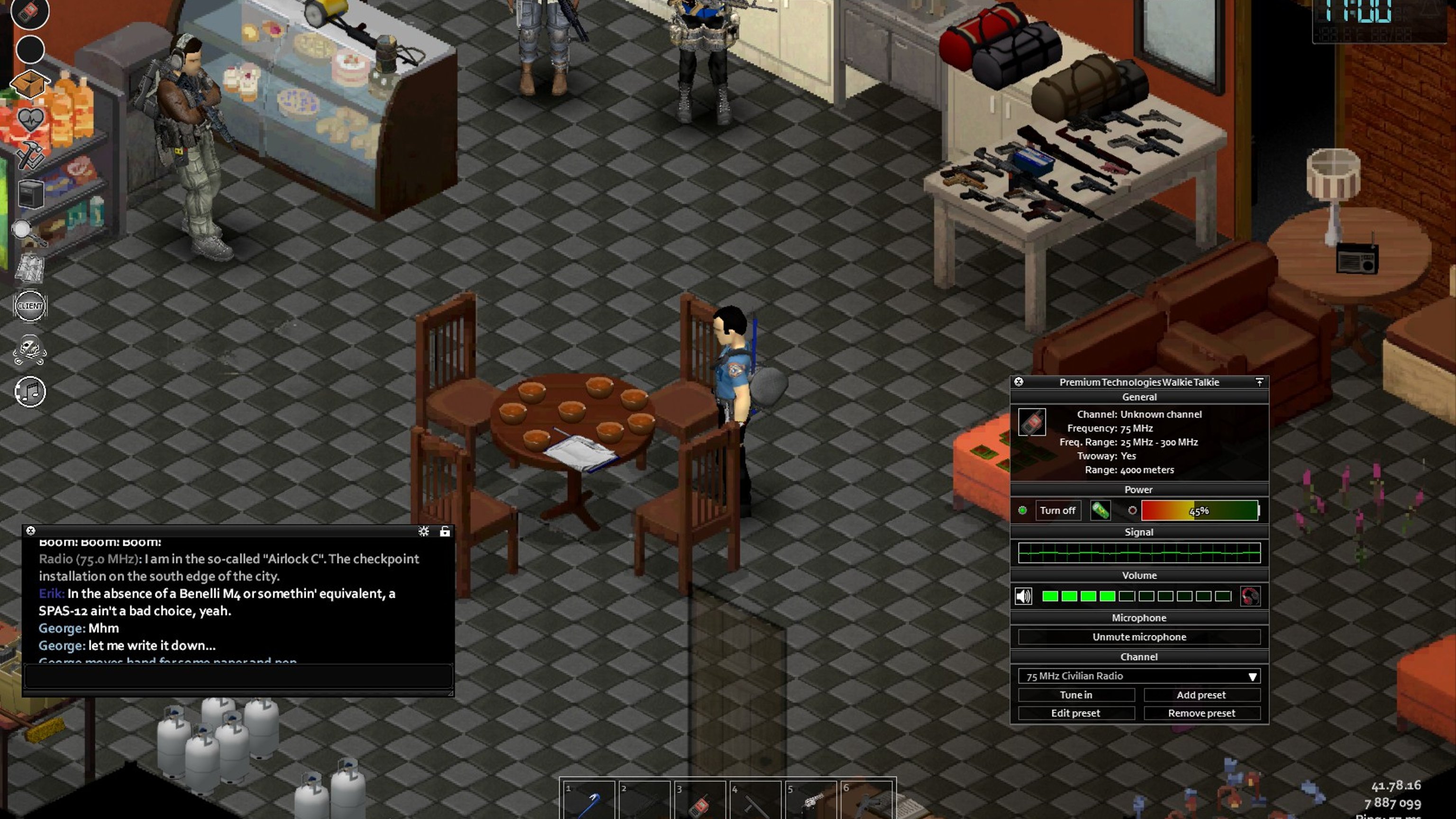Click the green battery icon
The width and height of the screenshot is (1456, 819).
[1100, 510]
